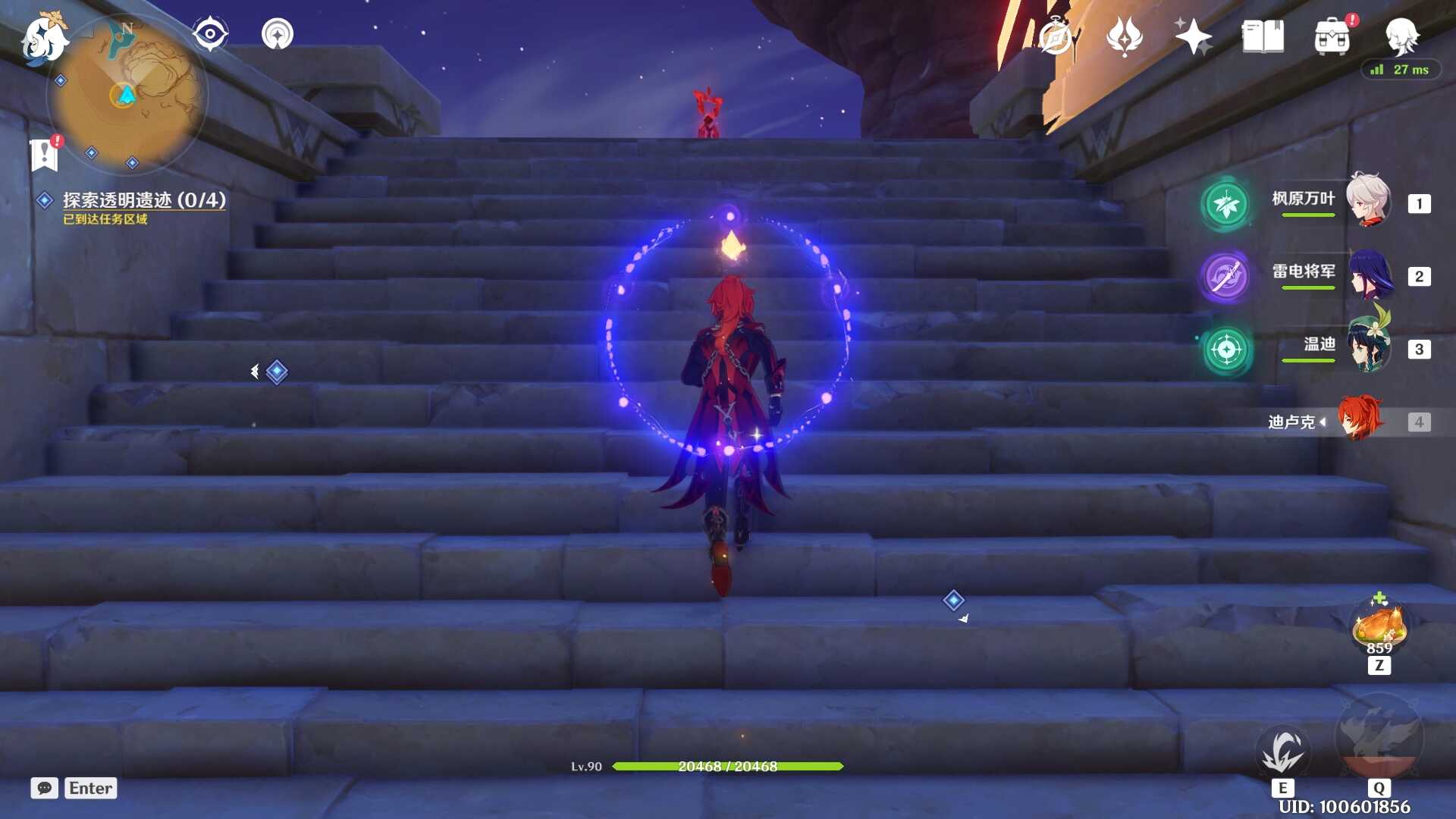
Task: Open the adventurer compass events icon
Action: (x=1055, y=36)
